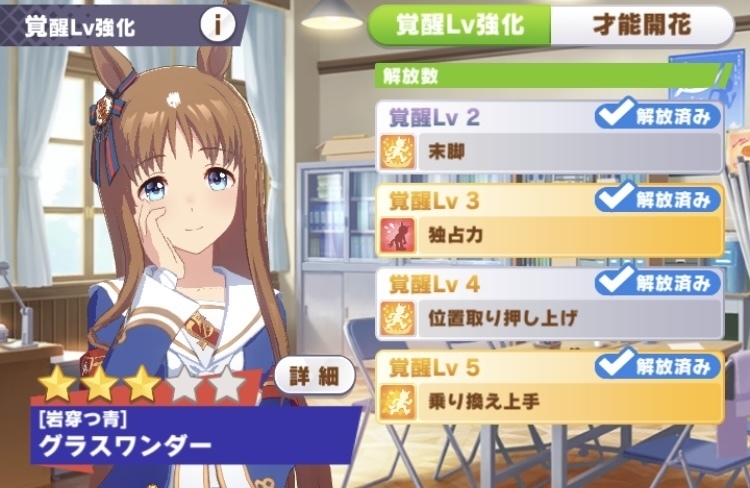Select the 覚醒Lv 3 独占力 skill row
Image resolution: width=750 pixels, height=488 pixels.
tap(549, 221)
